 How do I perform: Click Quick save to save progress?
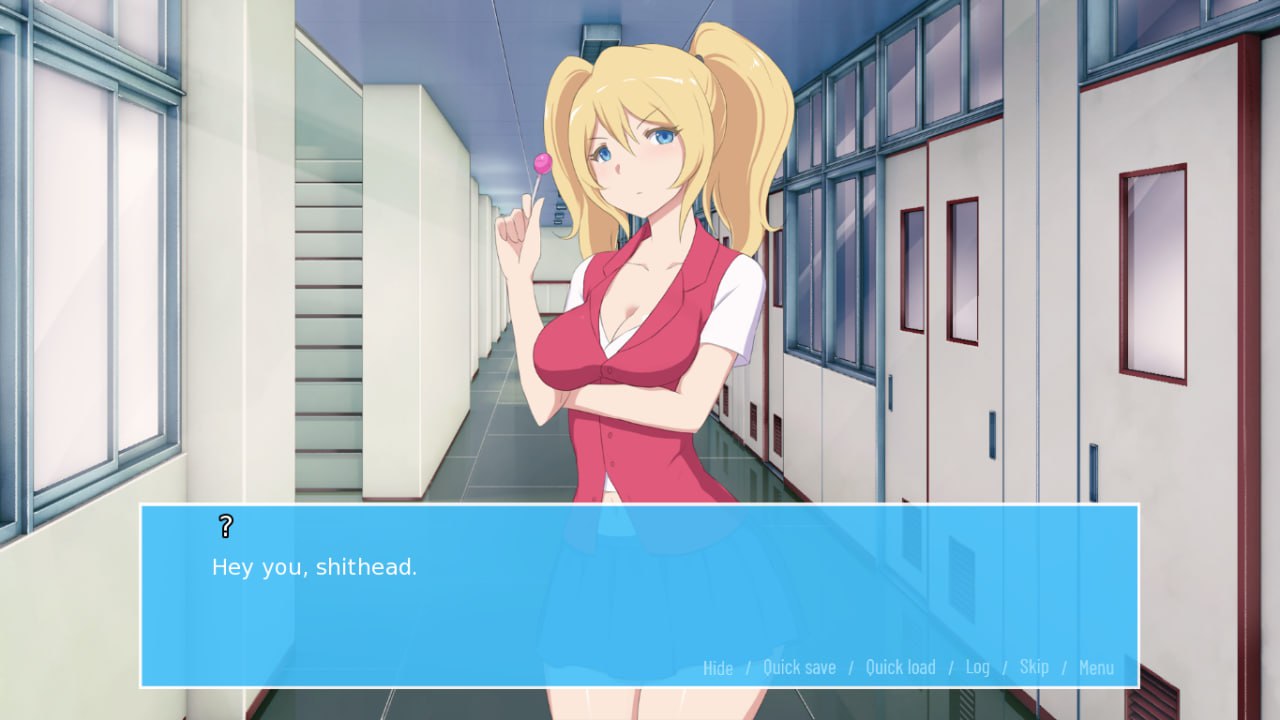(800, 667)
